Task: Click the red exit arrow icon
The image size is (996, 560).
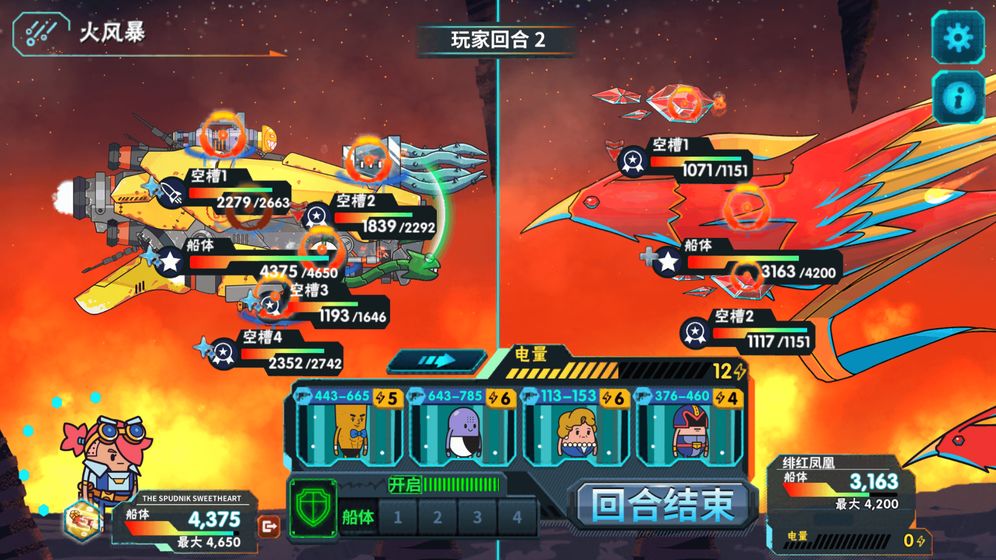Action: [268, 525]
